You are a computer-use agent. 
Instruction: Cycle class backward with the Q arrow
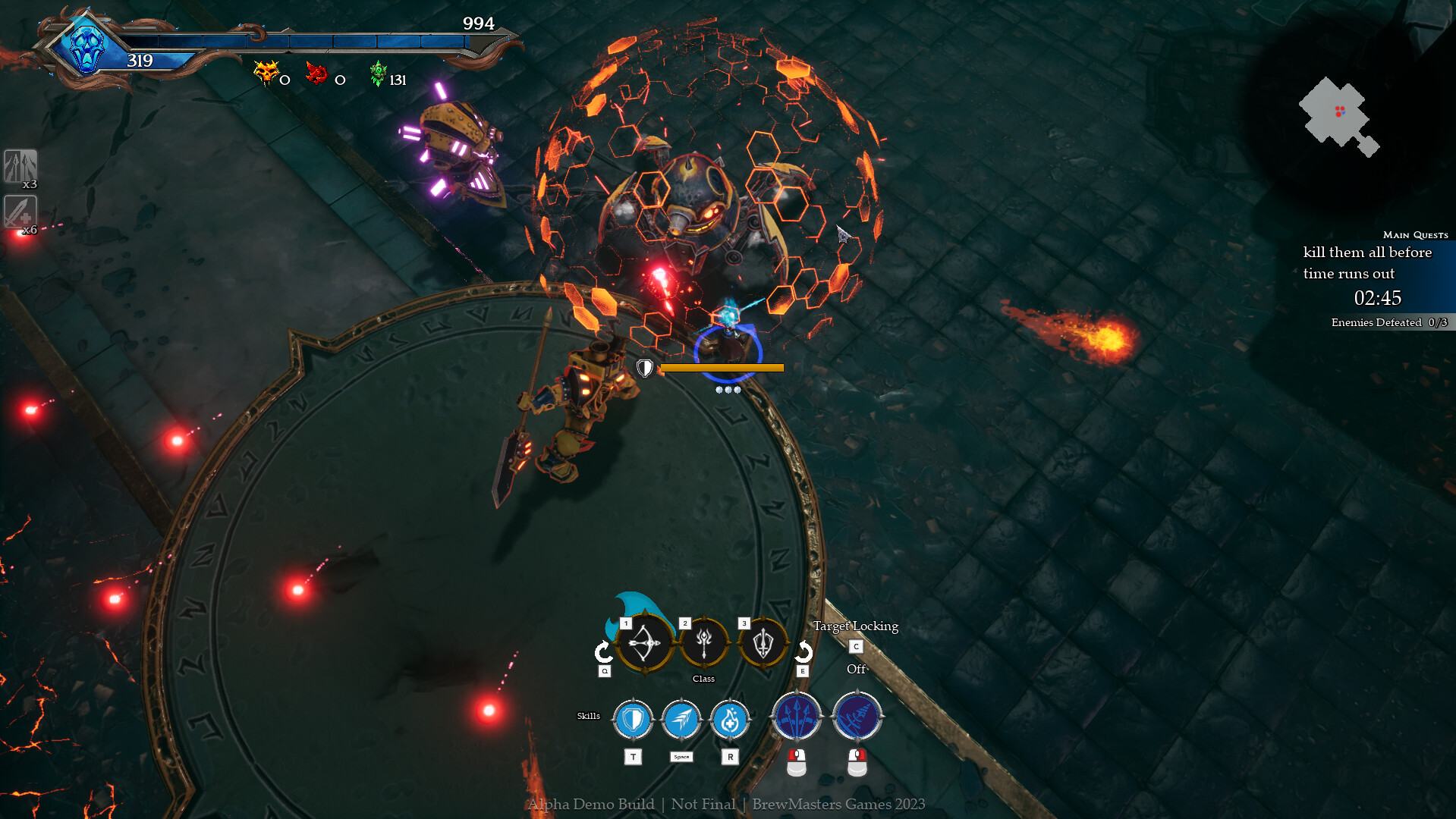click(x=603, y=650)
